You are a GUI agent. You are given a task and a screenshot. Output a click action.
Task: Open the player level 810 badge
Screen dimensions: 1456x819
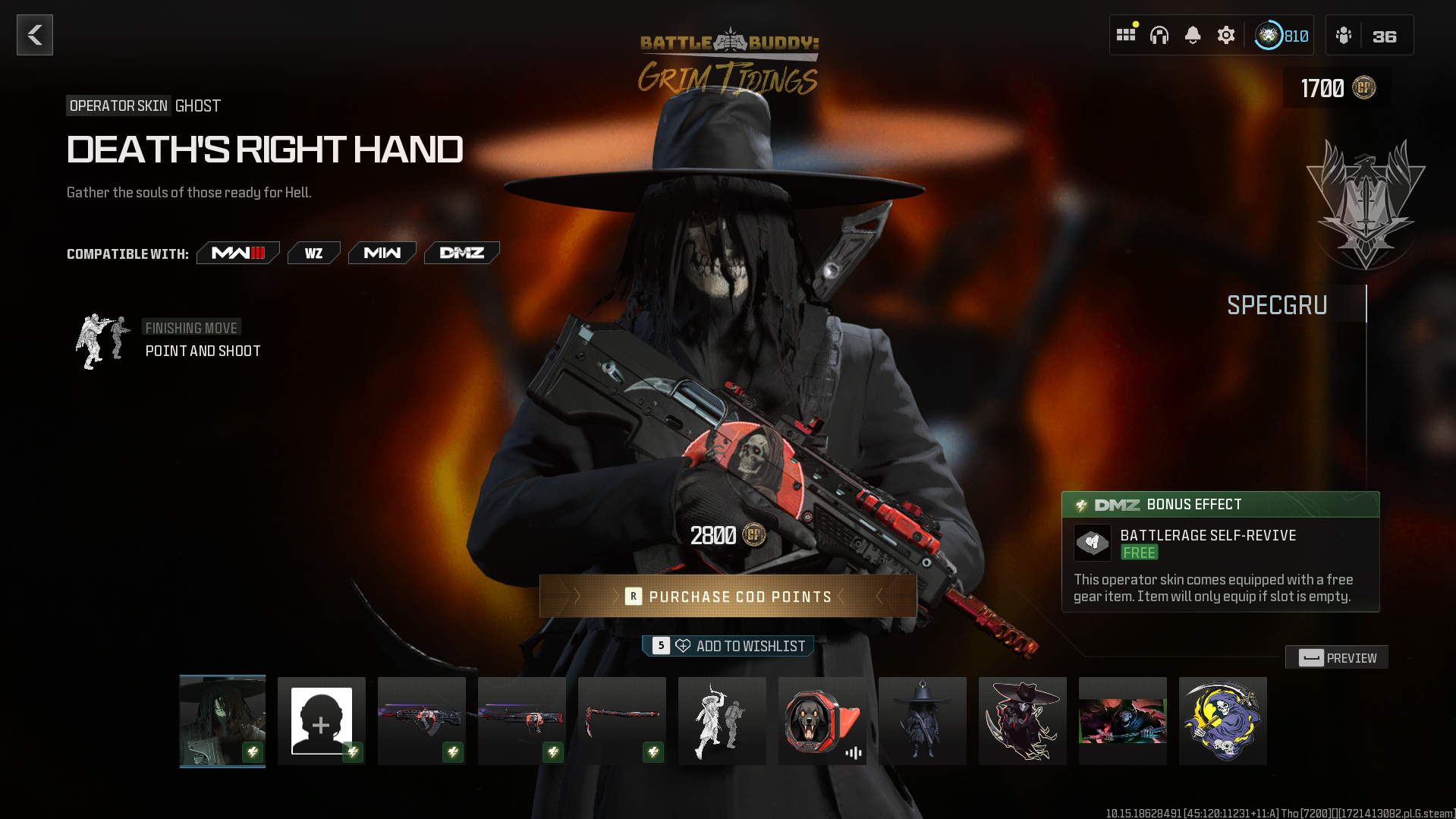[1281, 36]
